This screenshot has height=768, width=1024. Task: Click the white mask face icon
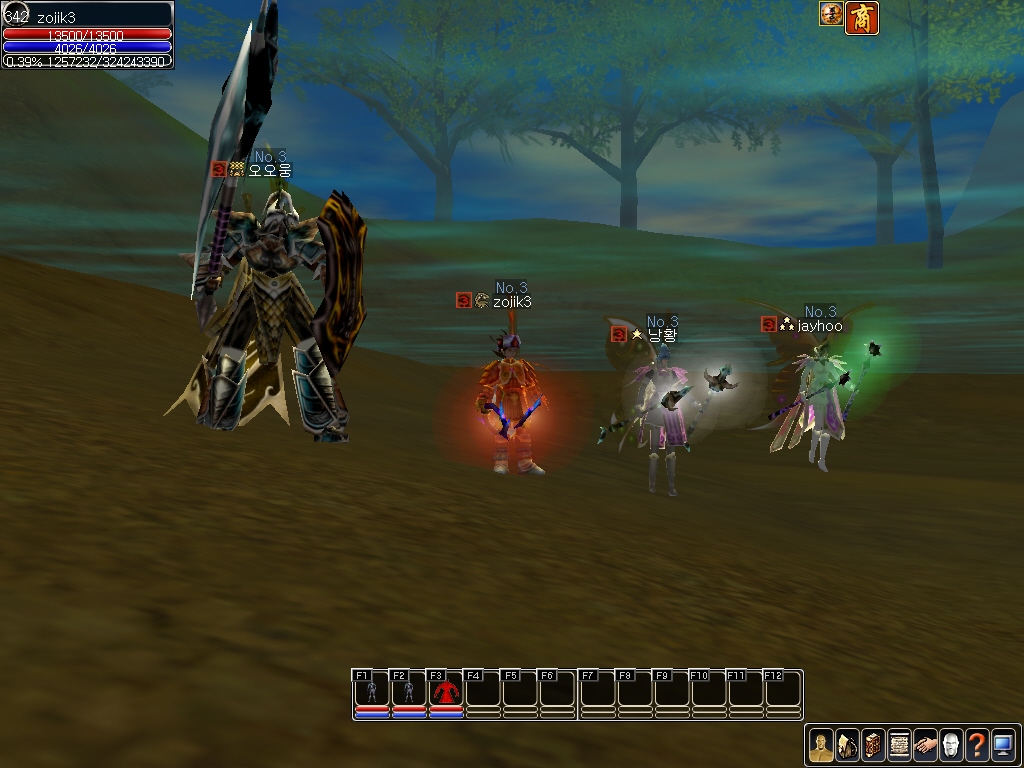(950, 745)
